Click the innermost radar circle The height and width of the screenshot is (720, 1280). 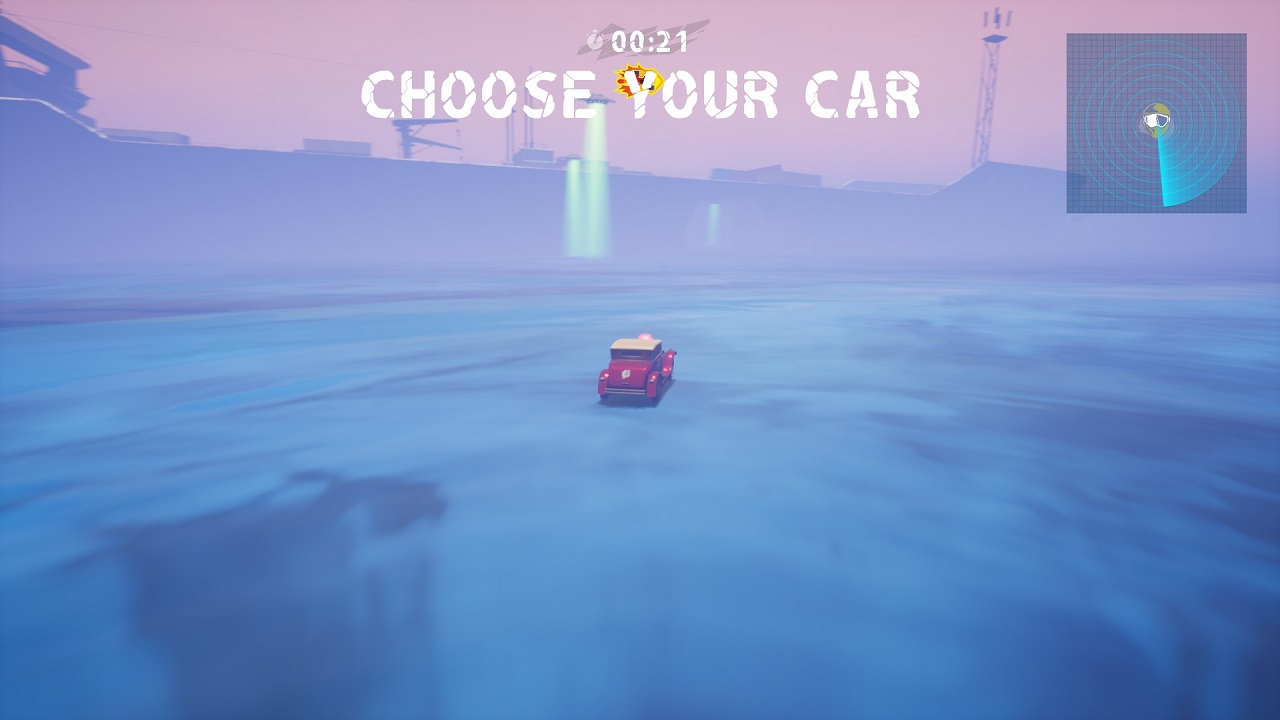pos(1155,100)
